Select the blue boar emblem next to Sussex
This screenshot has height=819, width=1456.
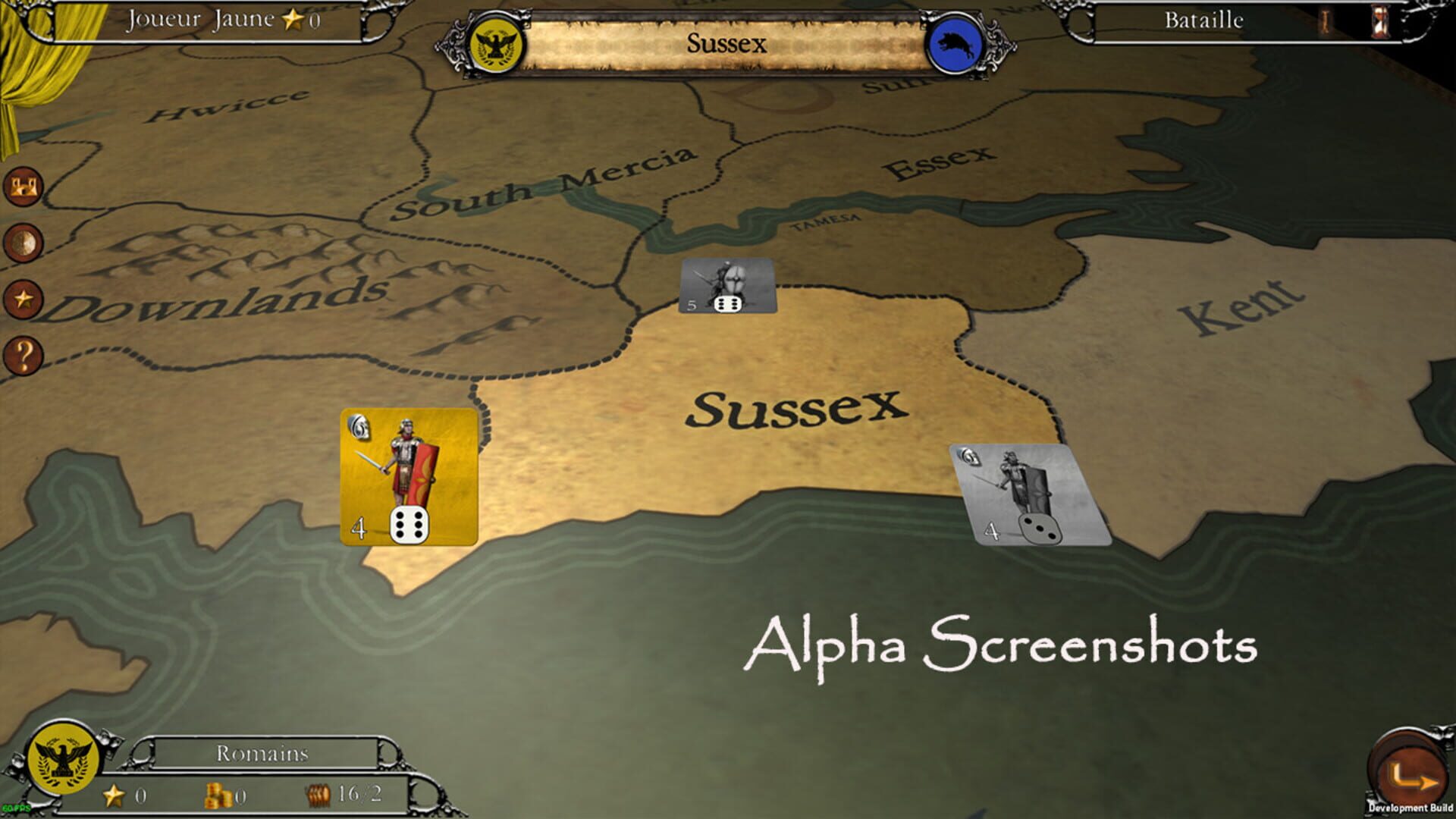(953, 44)
